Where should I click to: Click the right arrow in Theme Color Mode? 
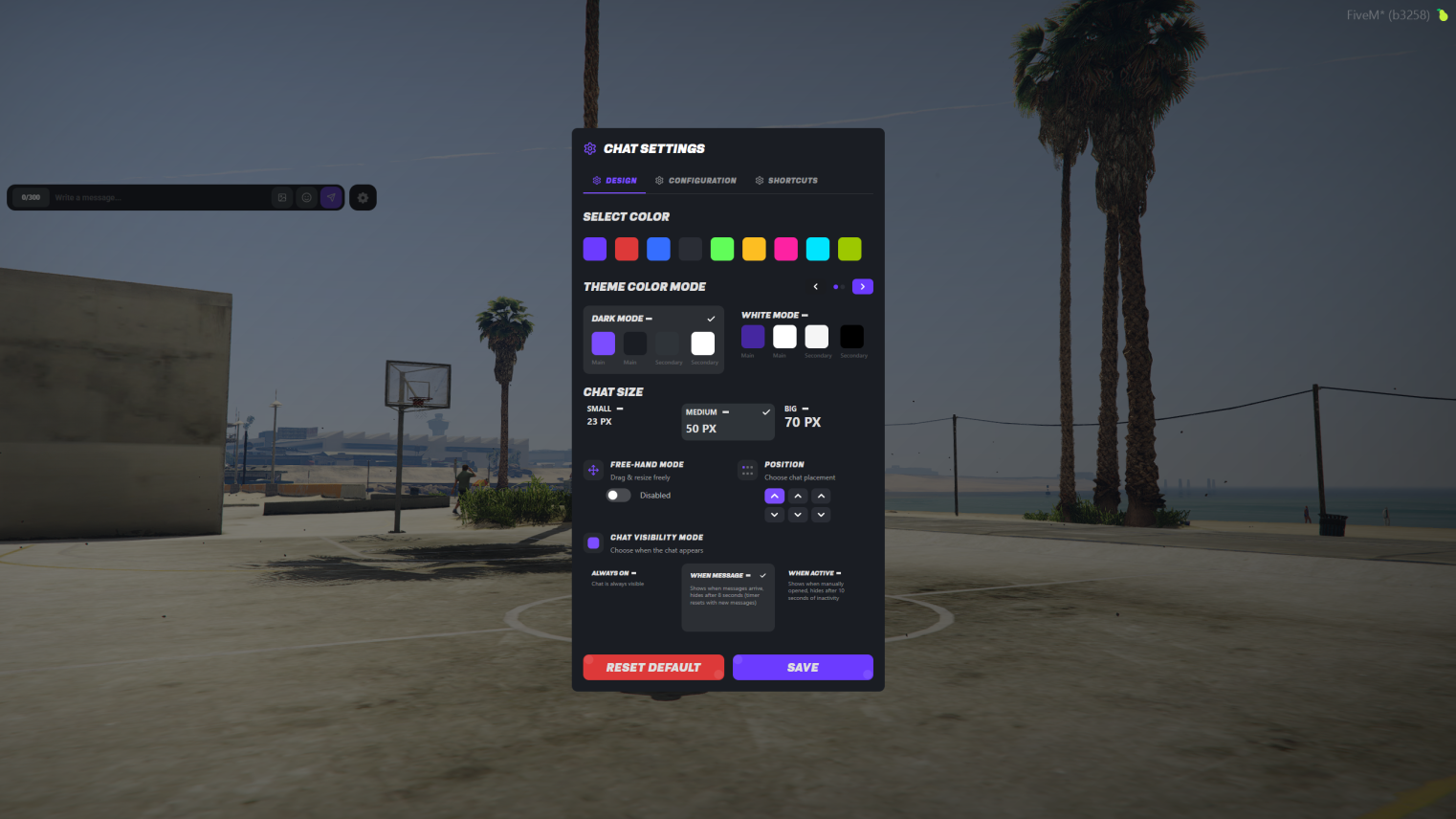(x=862, y=286)
